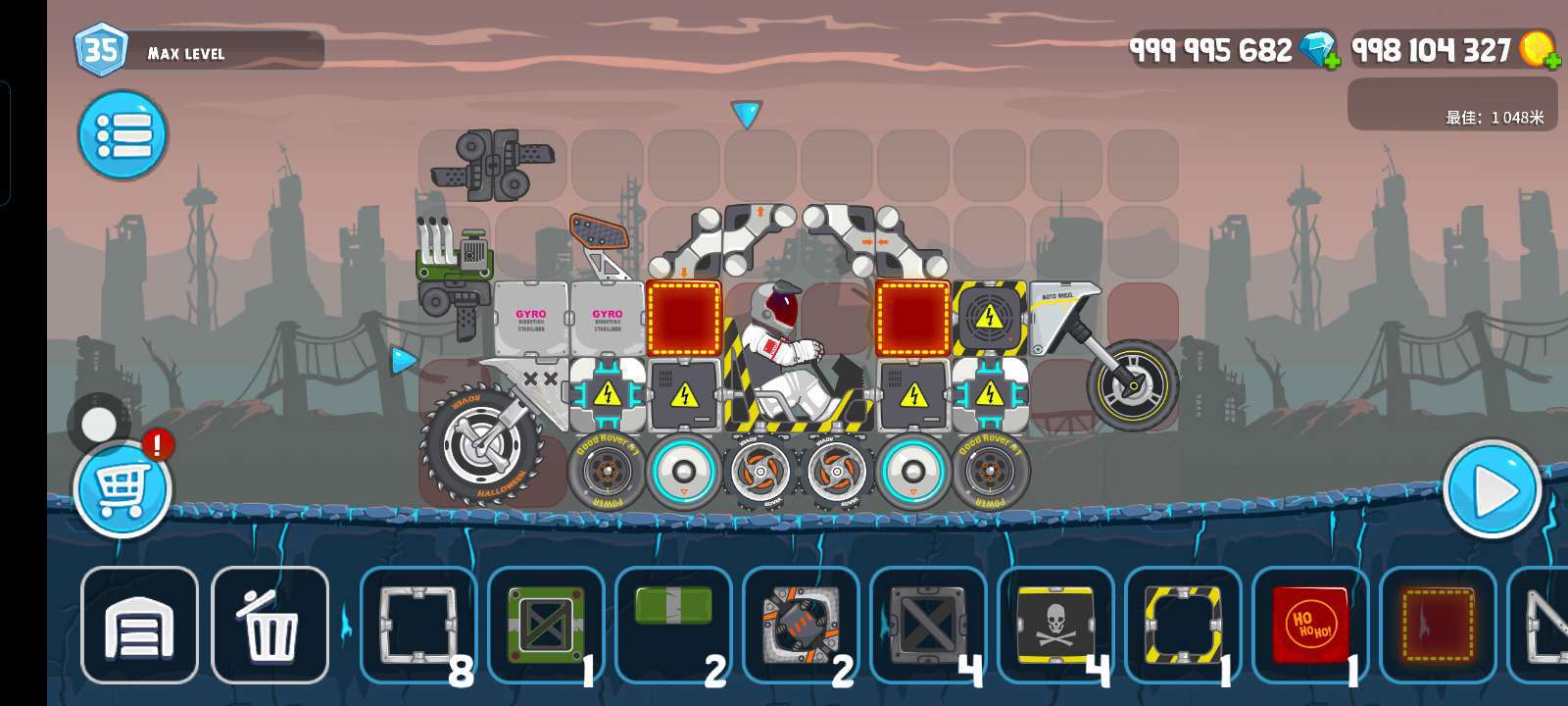Select the orange-cornered metal block
Screen dimensions: 1568x706
pyautogui.click(x=801, y=625)
